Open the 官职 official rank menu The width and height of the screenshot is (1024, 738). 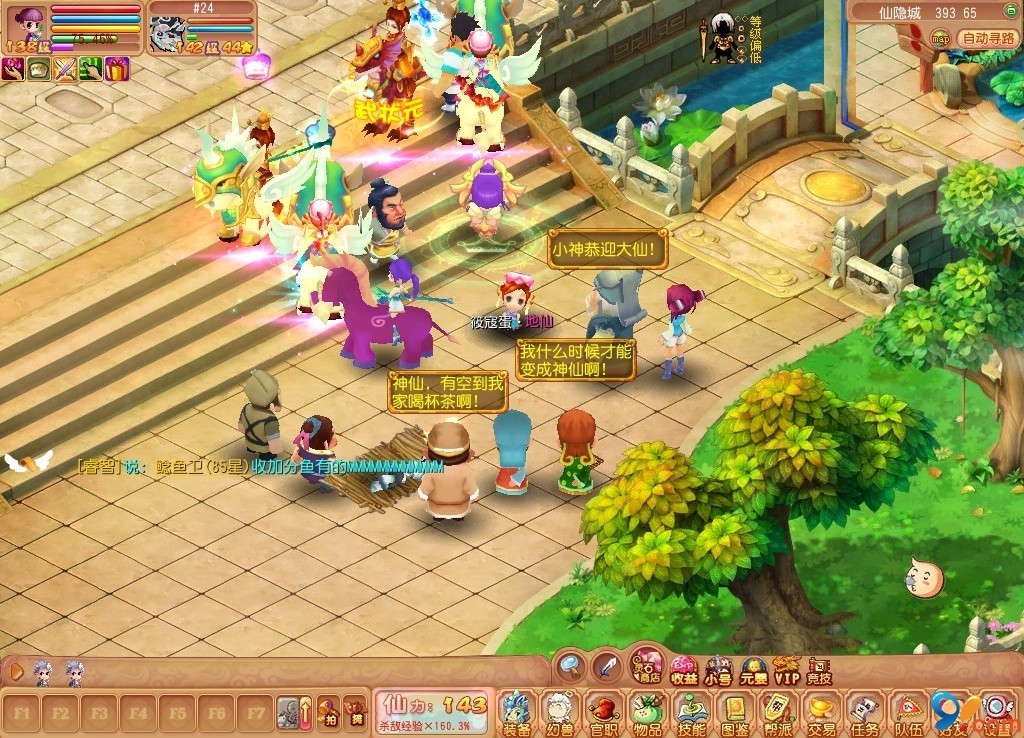pyautogui.click(x=603, y=712)
